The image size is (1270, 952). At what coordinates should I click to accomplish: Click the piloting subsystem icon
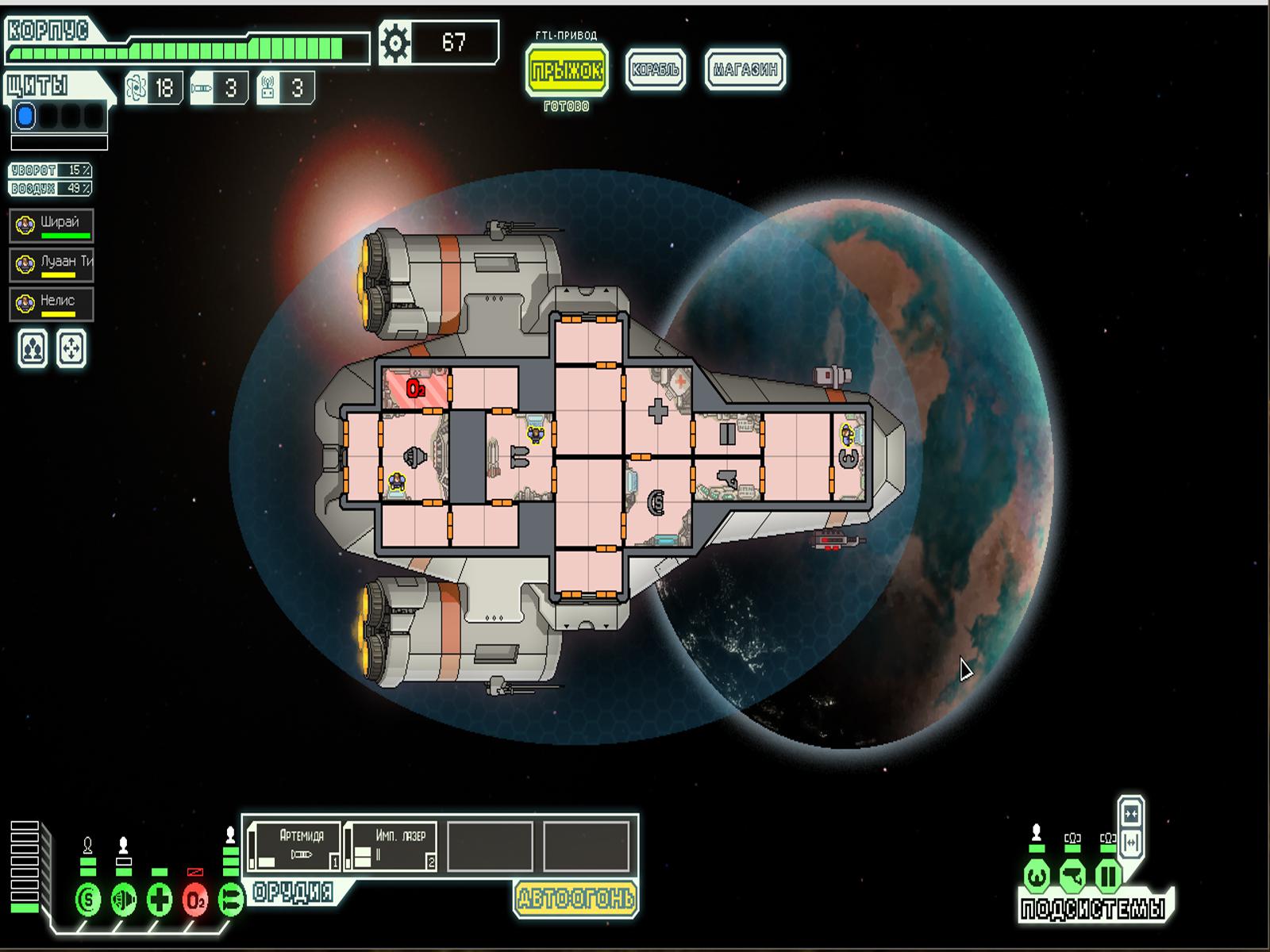tap(1036, 877)
